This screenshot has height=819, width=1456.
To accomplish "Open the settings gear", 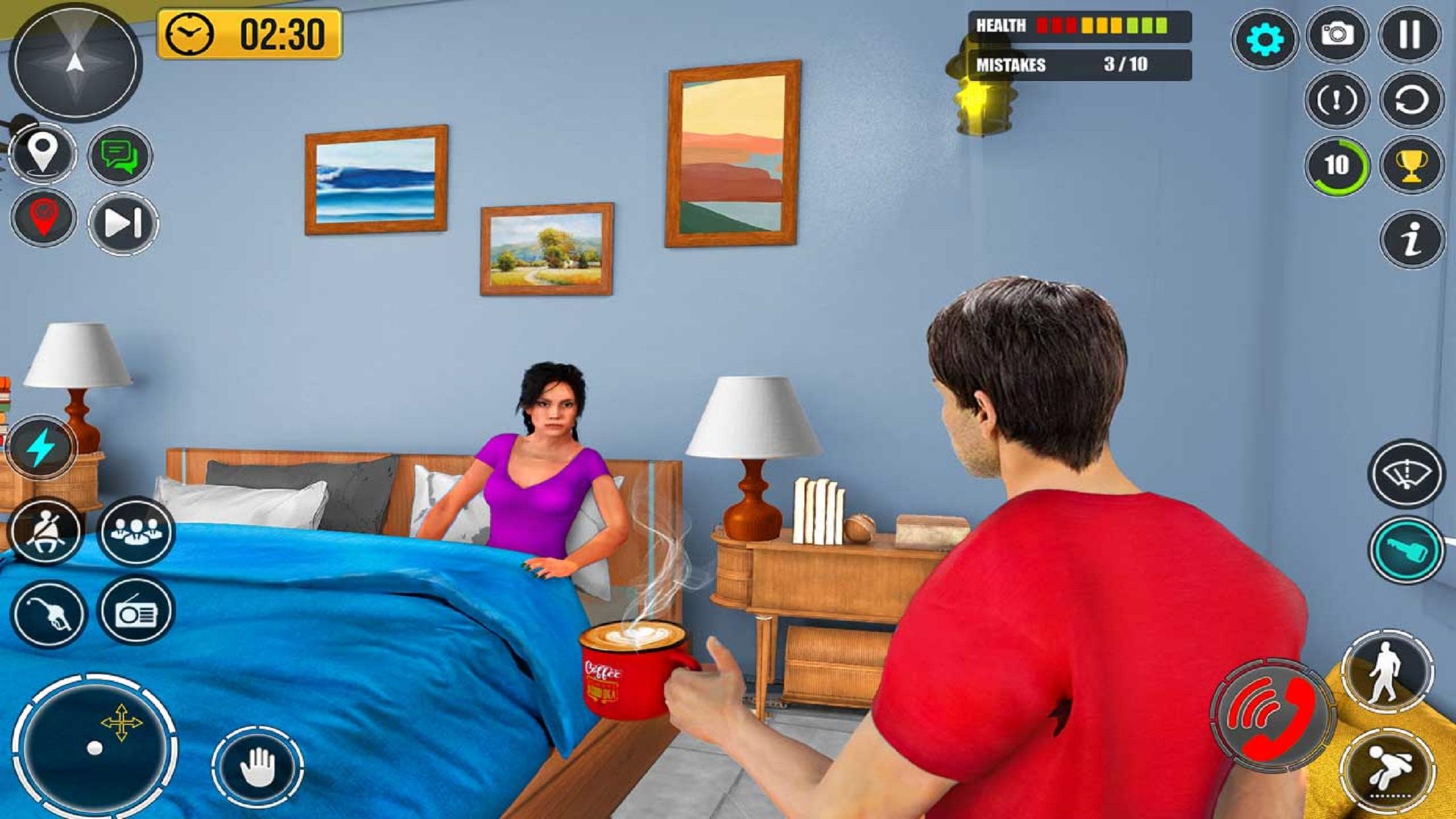I will tap(1265, 40).
